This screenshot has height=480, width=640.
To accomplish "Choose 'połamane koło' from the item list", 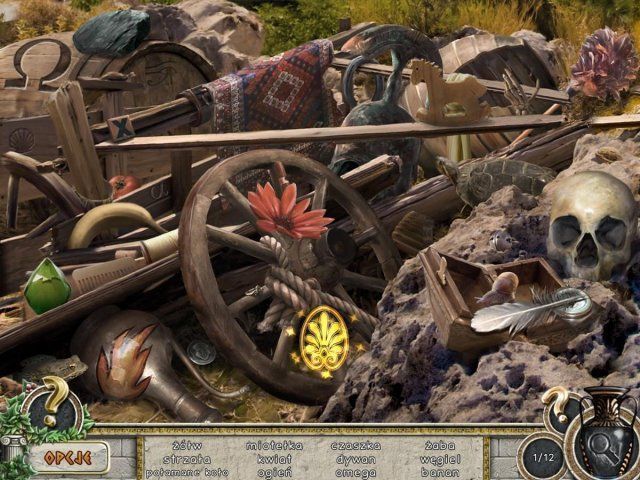I will 186,472.
